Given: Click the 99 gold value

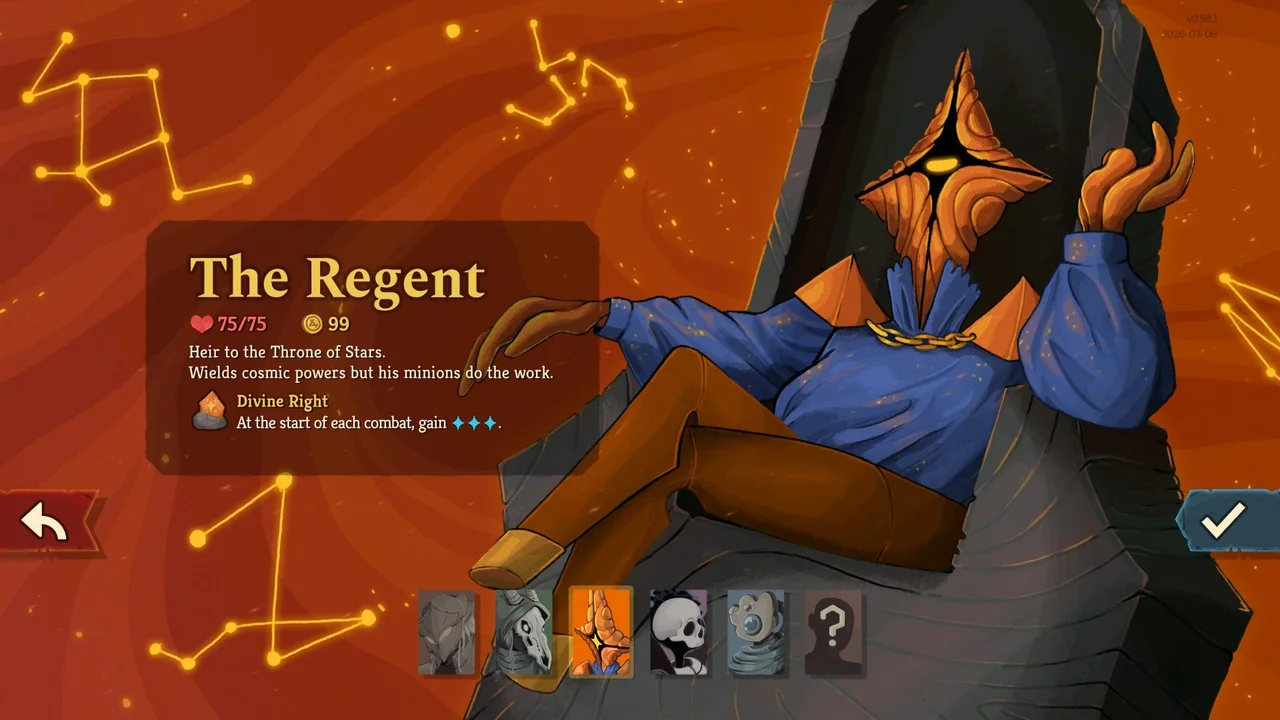Looking at the screenshot, I should (x=337, y=323).
